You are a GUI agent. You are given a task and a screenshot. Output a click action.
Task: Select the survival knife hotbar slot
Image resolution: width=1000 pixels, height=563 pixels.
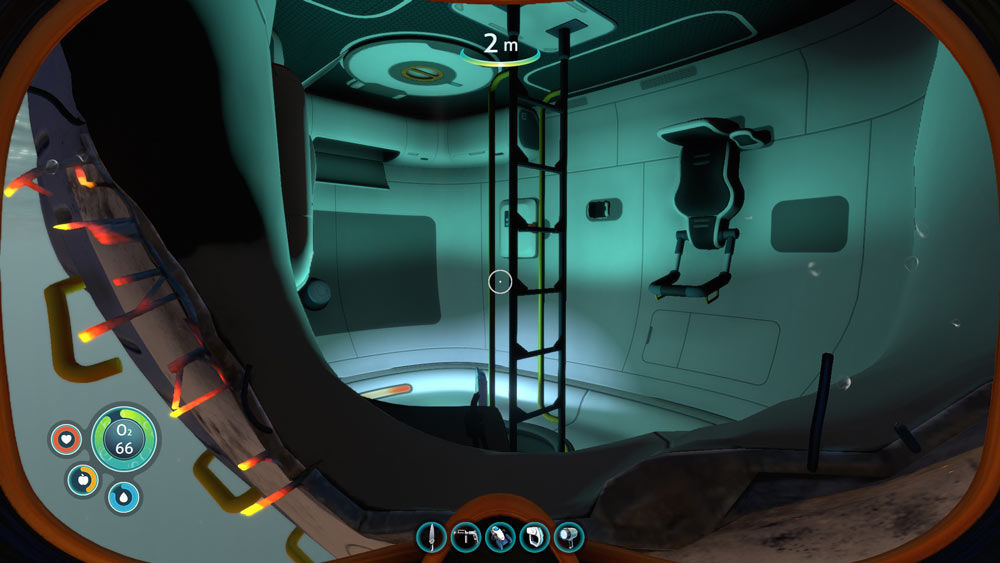coord(431,537)
